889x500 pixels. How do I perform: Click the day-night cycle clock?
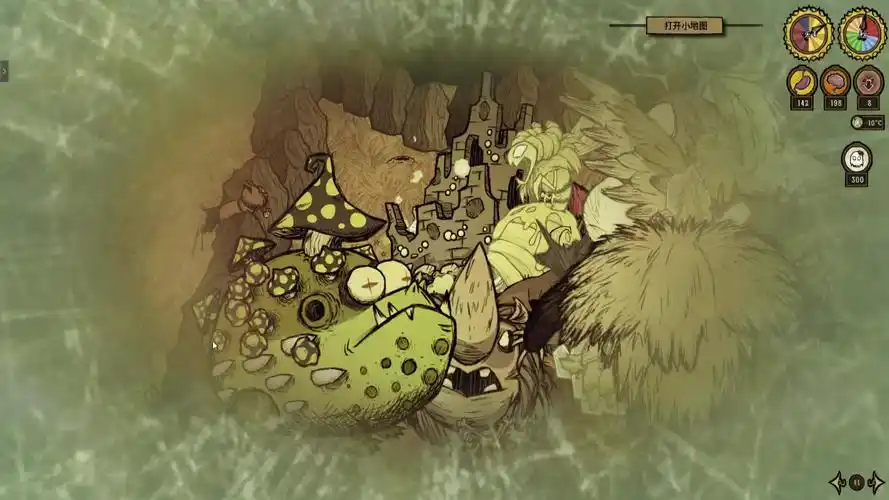(x=807, y=34)
